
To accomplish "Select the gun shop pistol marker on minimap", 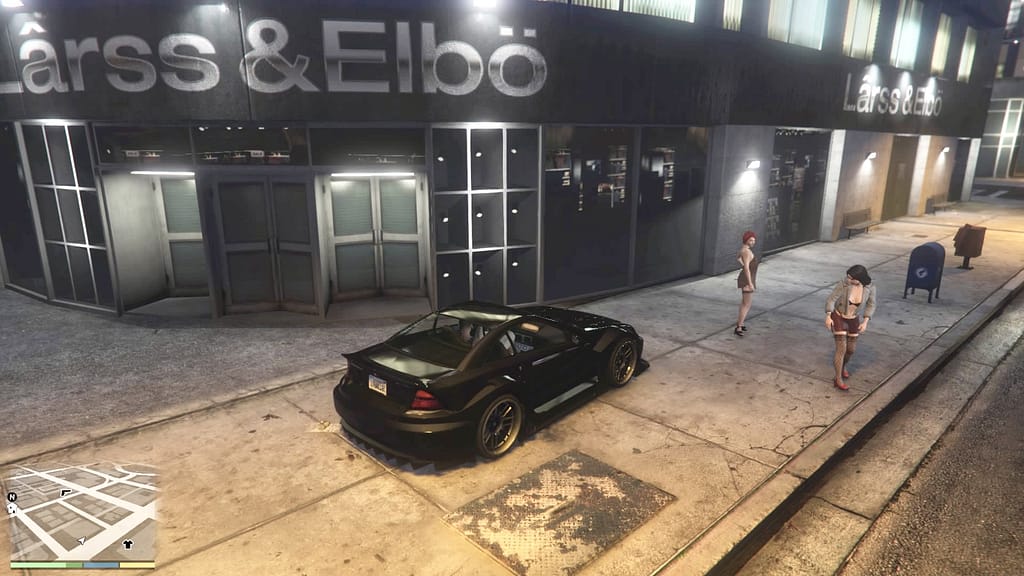I will click(66, 493).
